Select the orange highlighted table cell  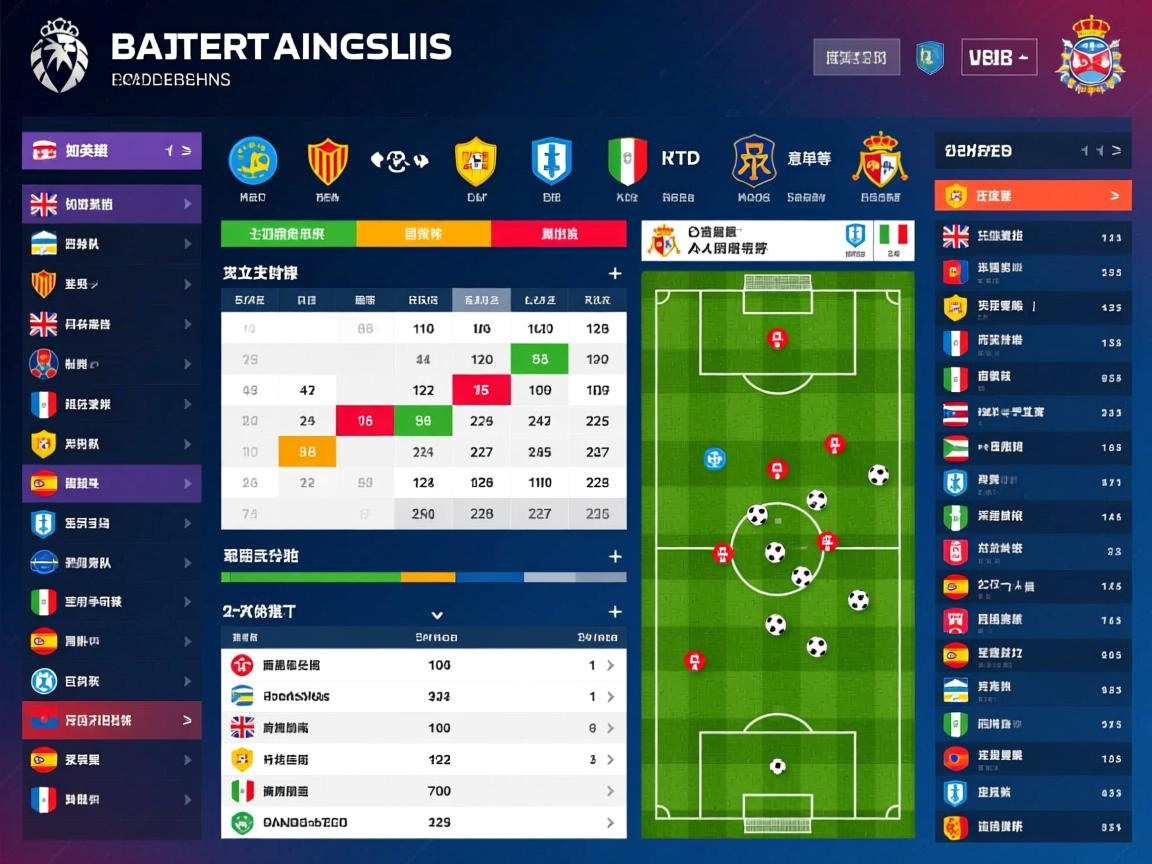(x=307, y=452)
